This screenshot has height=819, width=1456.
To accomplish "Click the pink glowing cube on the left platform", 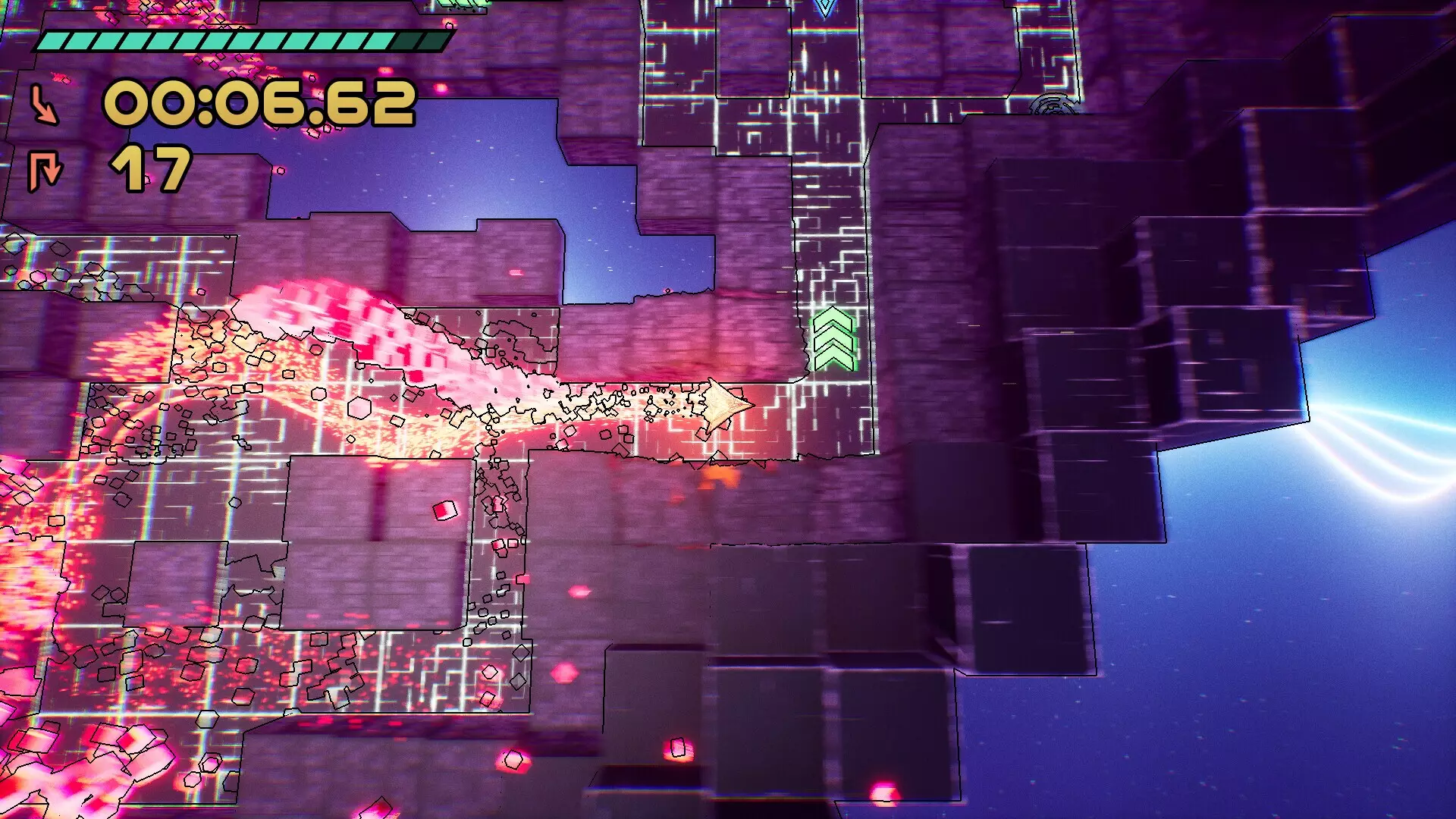I will (x=444, y=511).
